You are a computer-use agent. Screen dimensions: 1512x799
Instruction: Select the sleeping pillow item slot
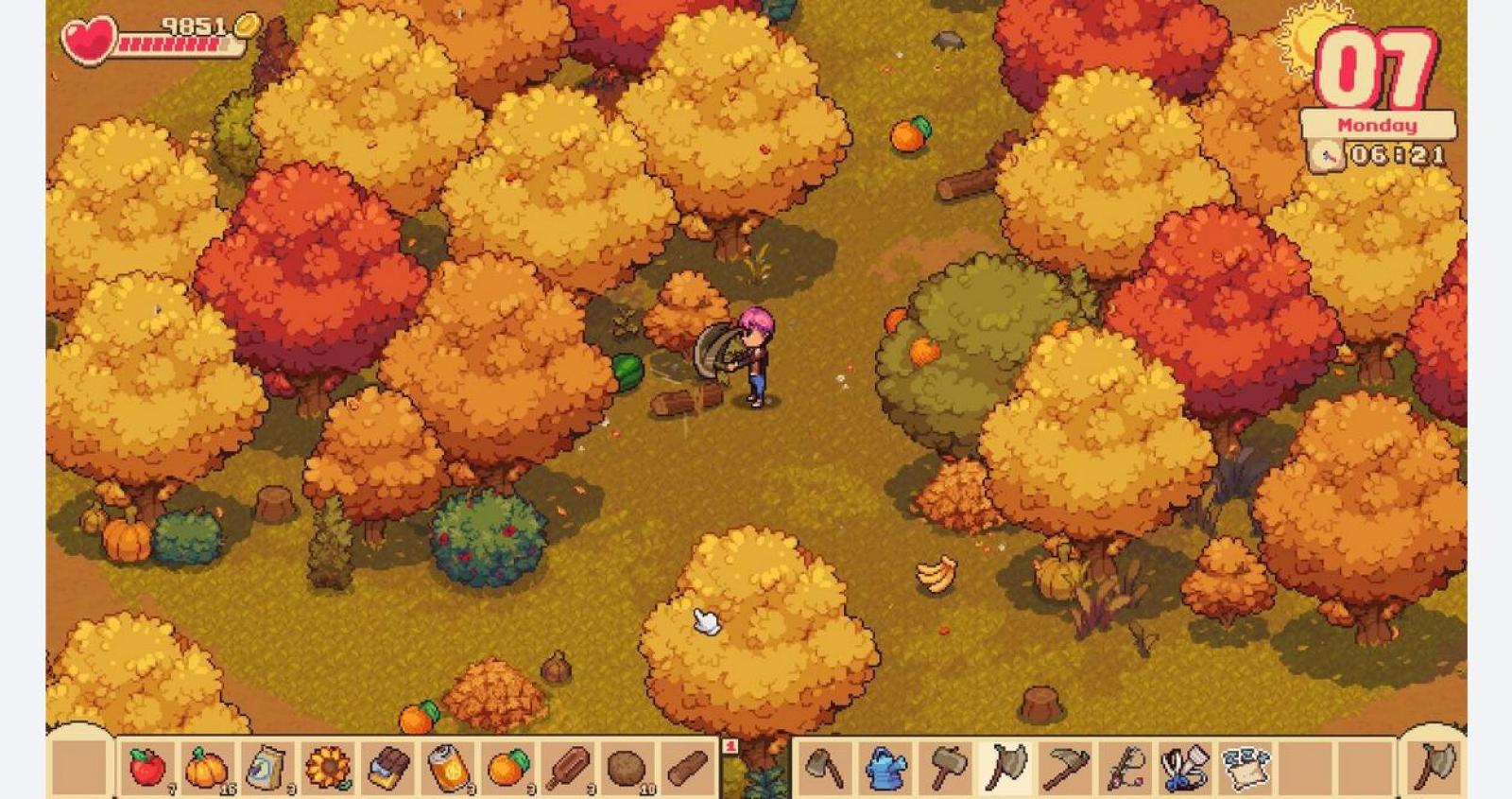click(1246, 767)
